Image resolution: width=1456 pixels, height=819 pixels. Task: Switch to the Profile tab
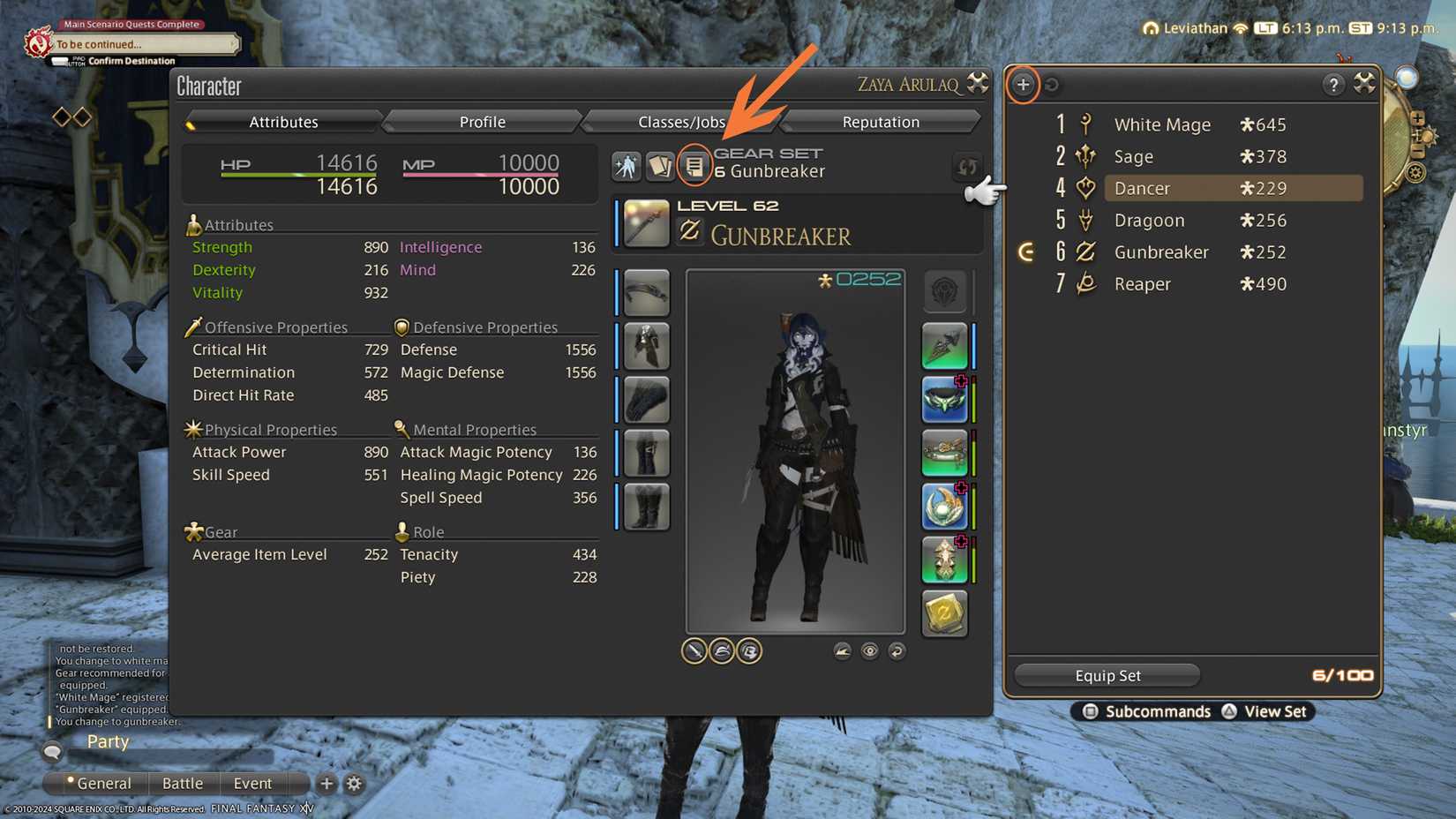coord(482,121)
